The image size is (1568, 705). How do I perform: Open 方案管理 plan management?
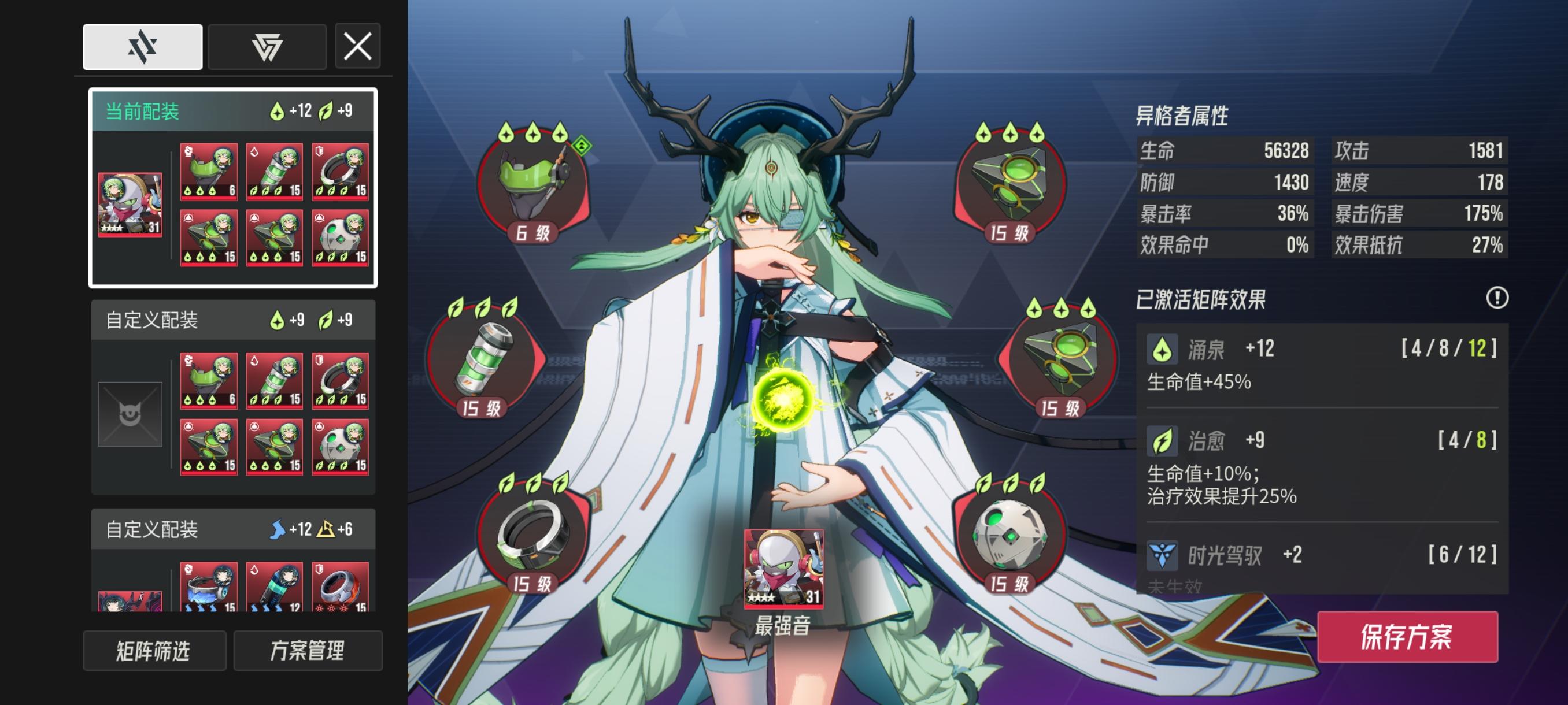pyautogui.click(x=306, y=651)
